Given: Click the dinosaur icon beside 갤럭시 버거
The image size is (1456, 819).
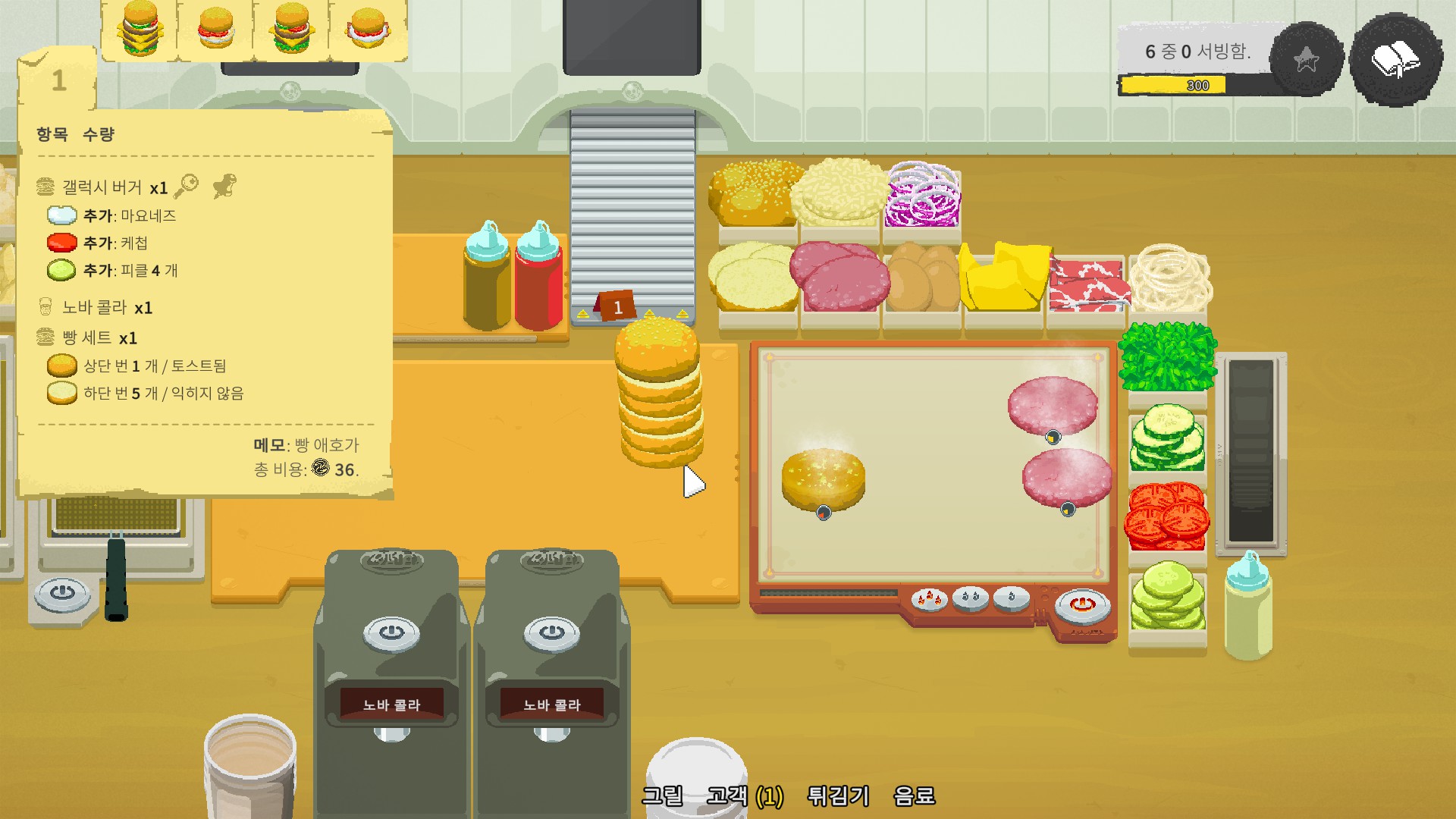Looking at the screenshot, I should point(224,186).
